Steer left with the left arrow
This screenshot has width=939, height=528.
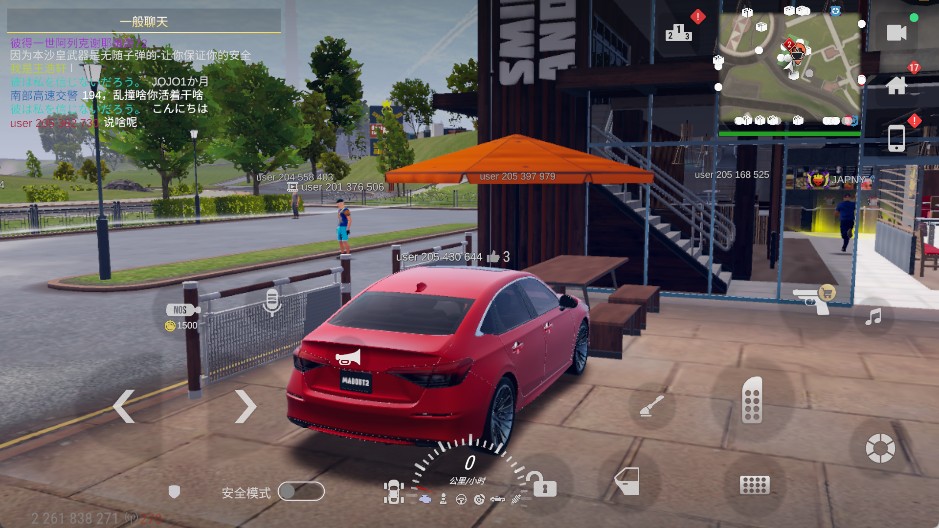[123, 407]
